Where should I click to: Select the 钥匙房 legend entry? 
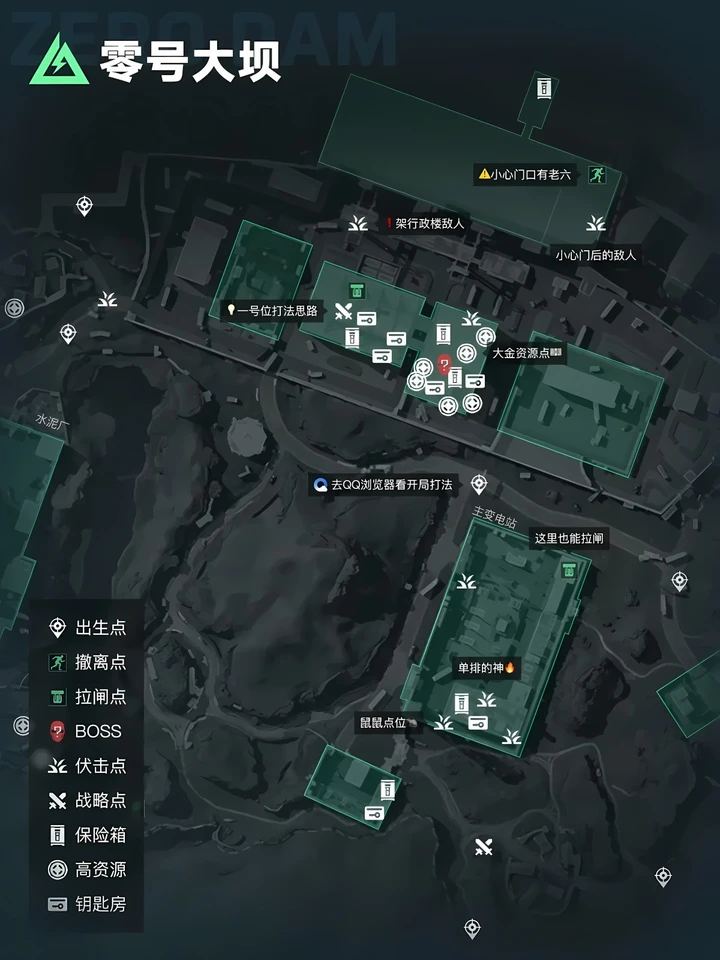tap(88, 904)
